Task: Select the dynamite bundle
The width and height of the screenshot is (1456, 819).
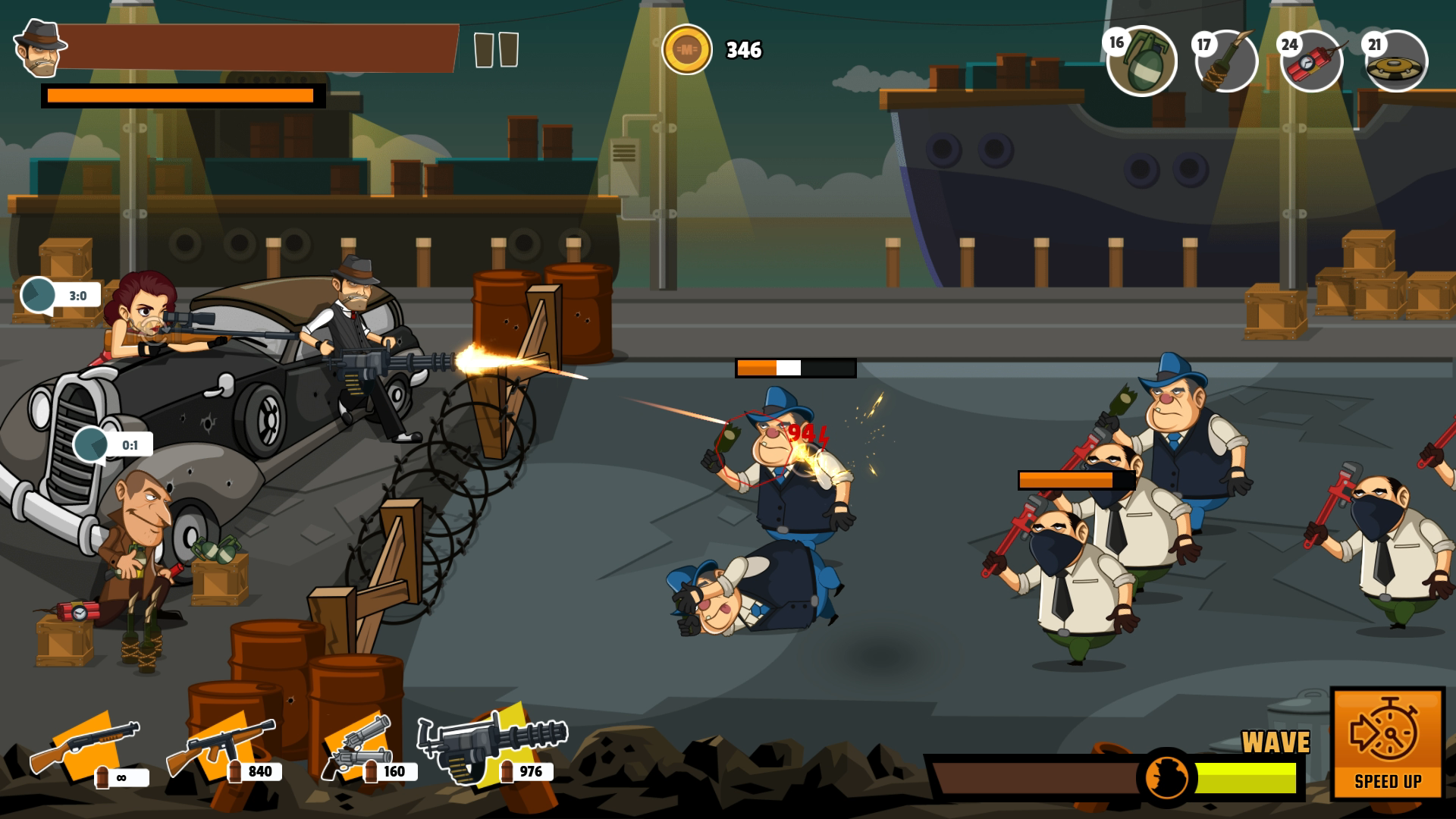Action: (1312, 61)
